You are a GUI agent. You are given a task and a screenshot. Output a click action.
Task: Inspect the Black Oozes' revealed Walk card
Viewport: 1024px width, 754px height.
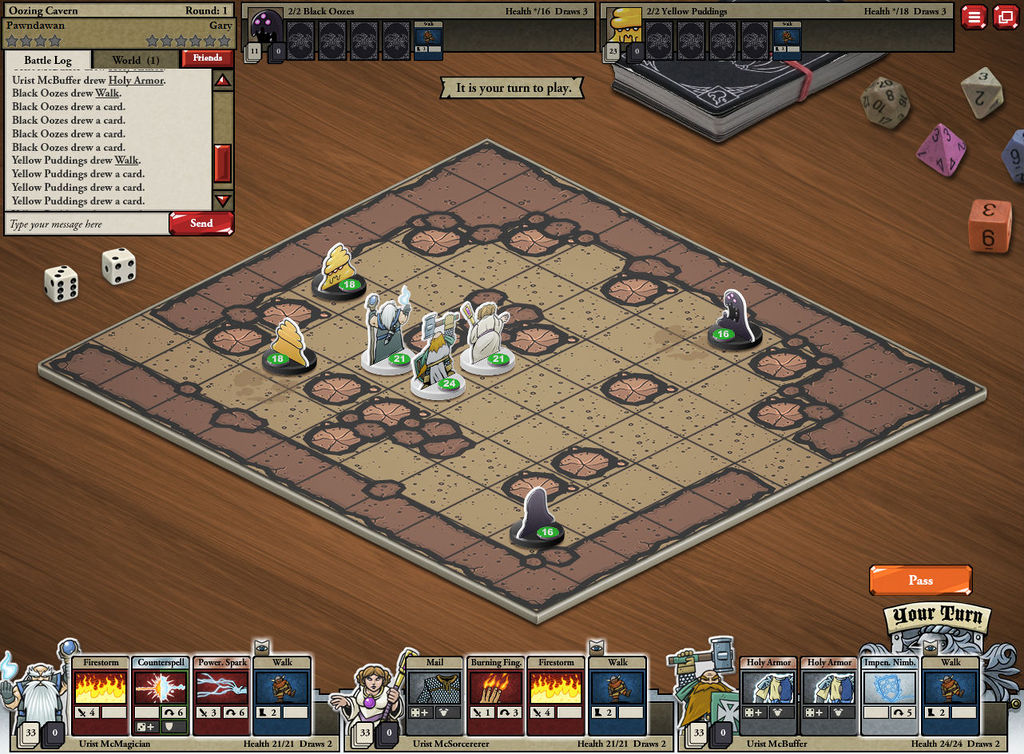pyautogui.click(x=427, y=39)
